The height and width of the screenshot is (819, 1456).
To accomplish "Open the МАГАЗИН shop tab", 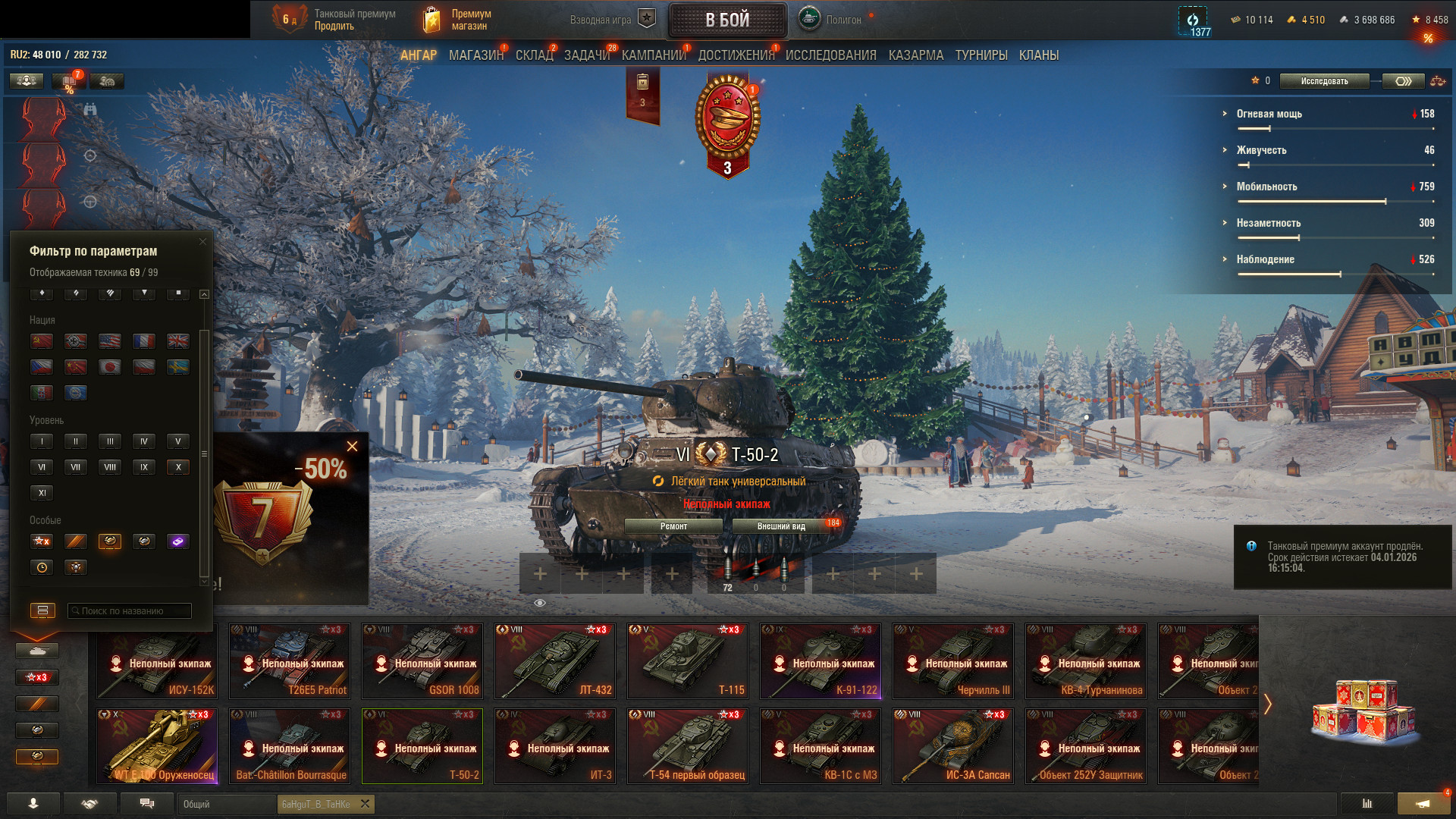I will 475,55.
